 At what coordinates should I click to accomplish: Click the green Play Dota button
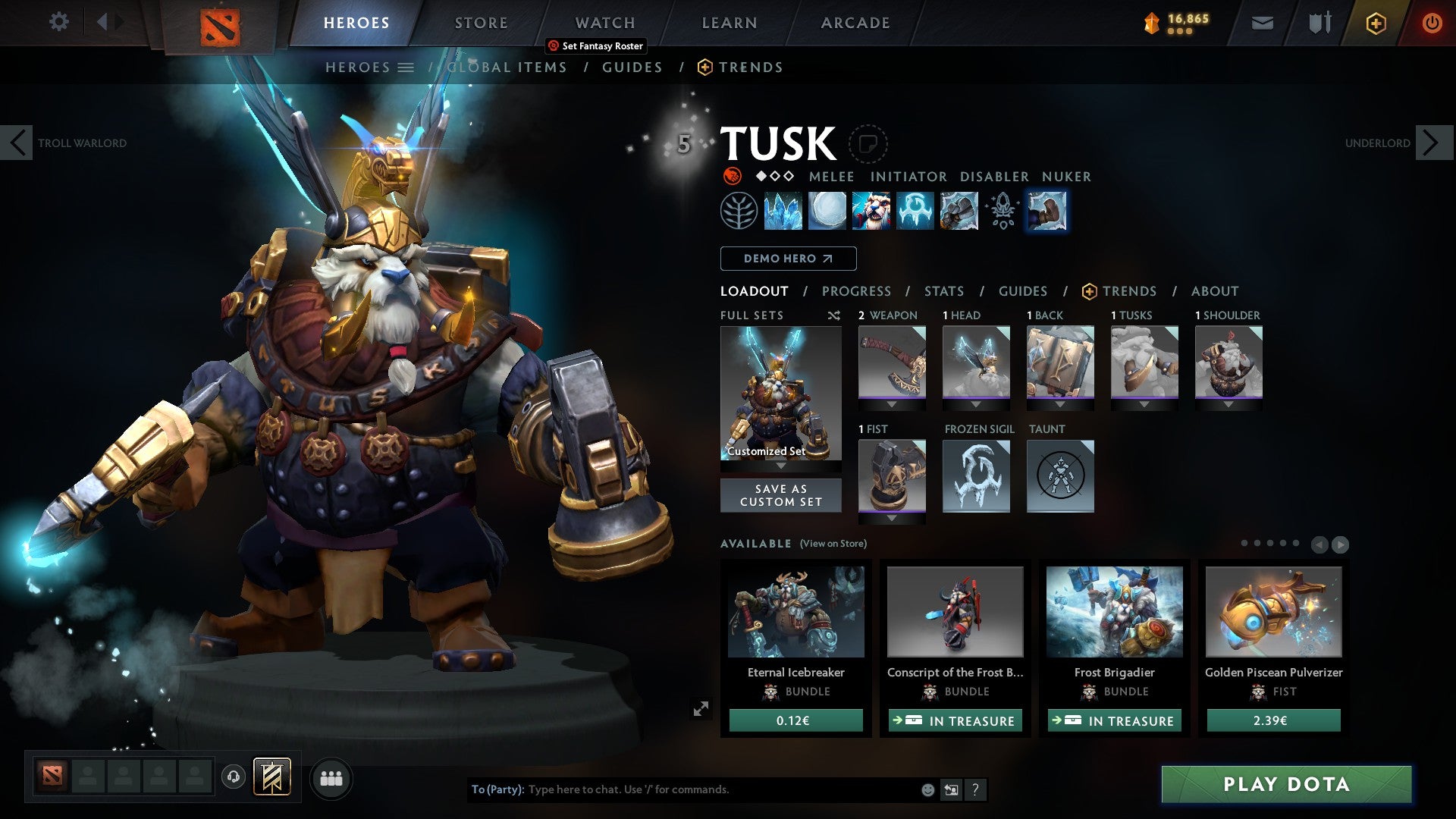tap(1286, 784)
